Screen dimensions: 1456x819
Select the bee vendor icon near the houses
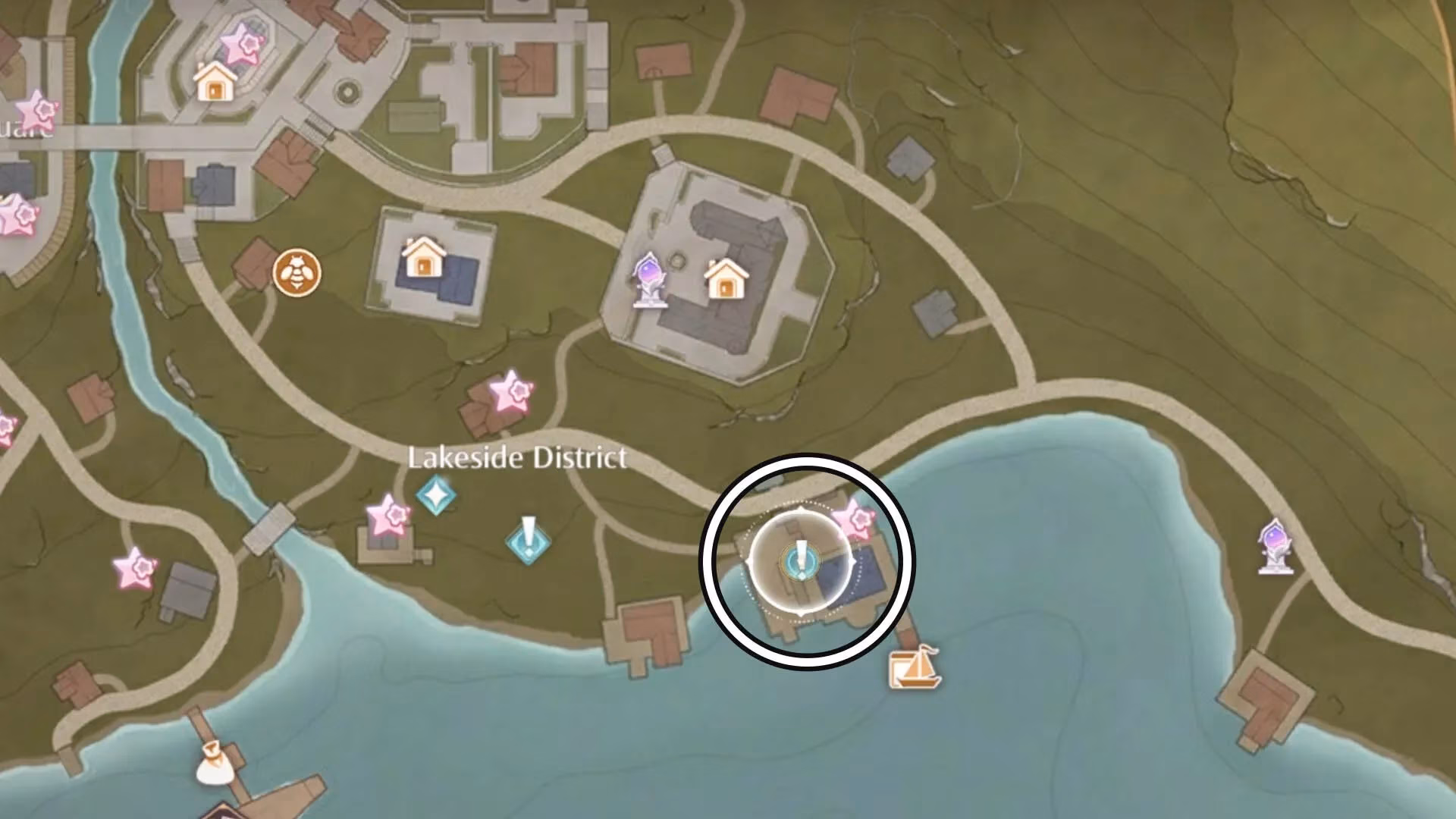(x=297, y=273)
